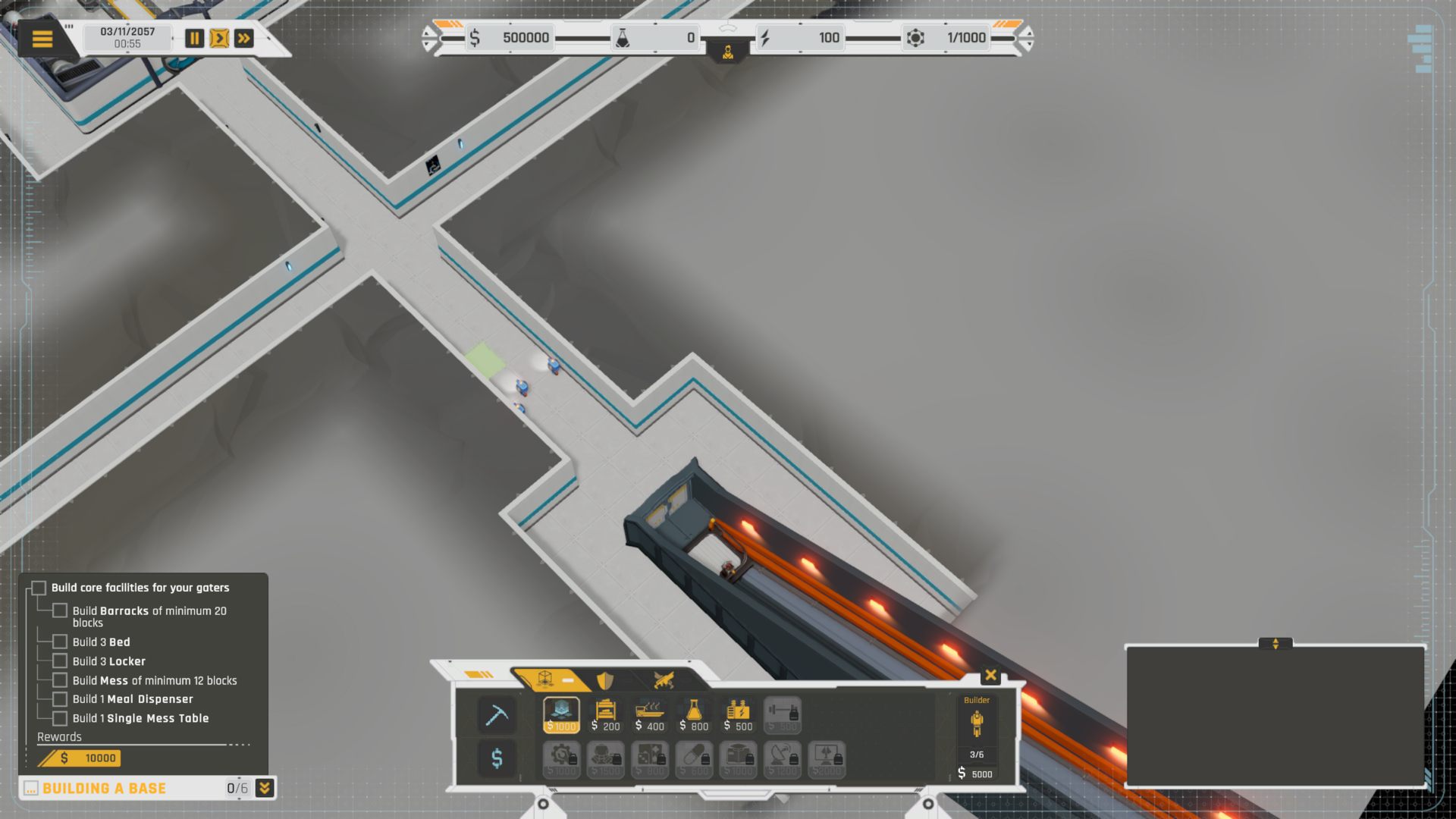Choose the $1000 room blueprint item
1456x819 pixels.
pos(561,715)
